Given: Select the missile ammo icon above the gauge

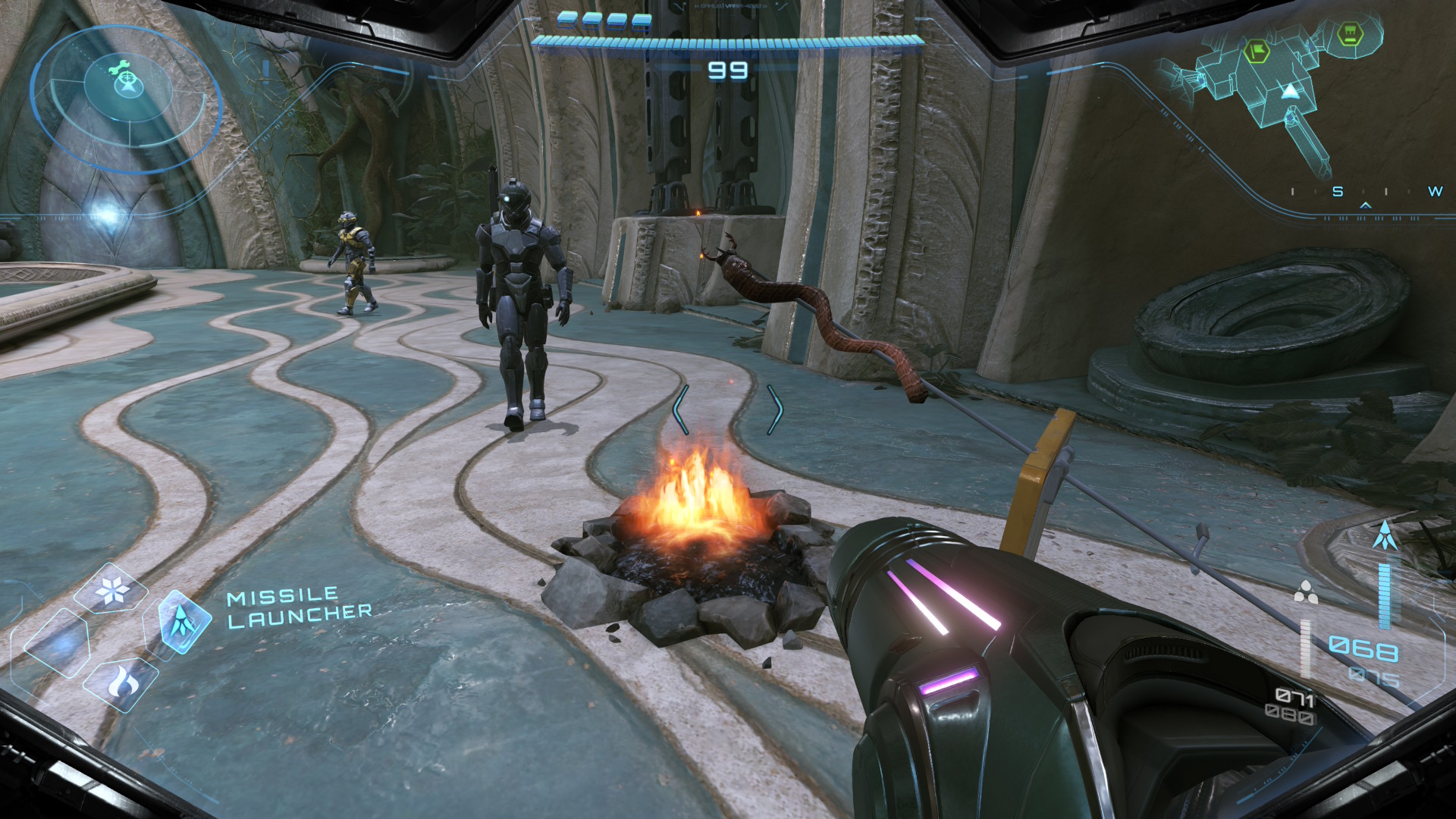Looking at the screenshot, I should coord(1385,535).
